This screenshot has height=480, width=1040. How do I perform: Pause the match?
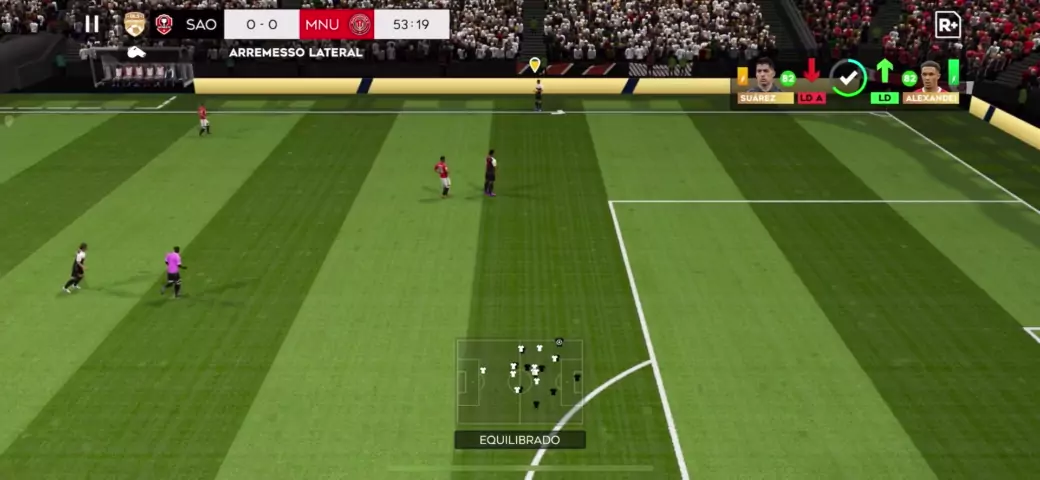click(x=92, y=24)
